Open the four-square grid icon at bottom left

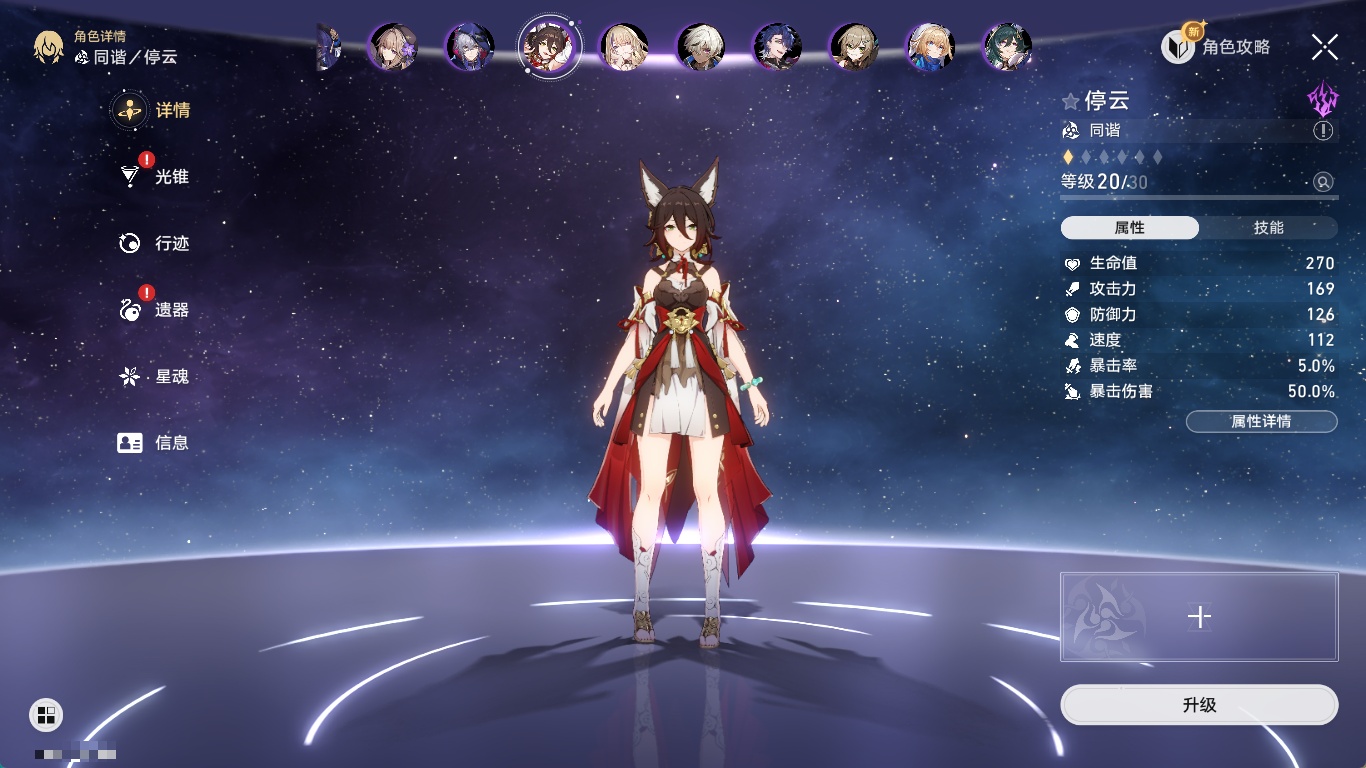46,714
